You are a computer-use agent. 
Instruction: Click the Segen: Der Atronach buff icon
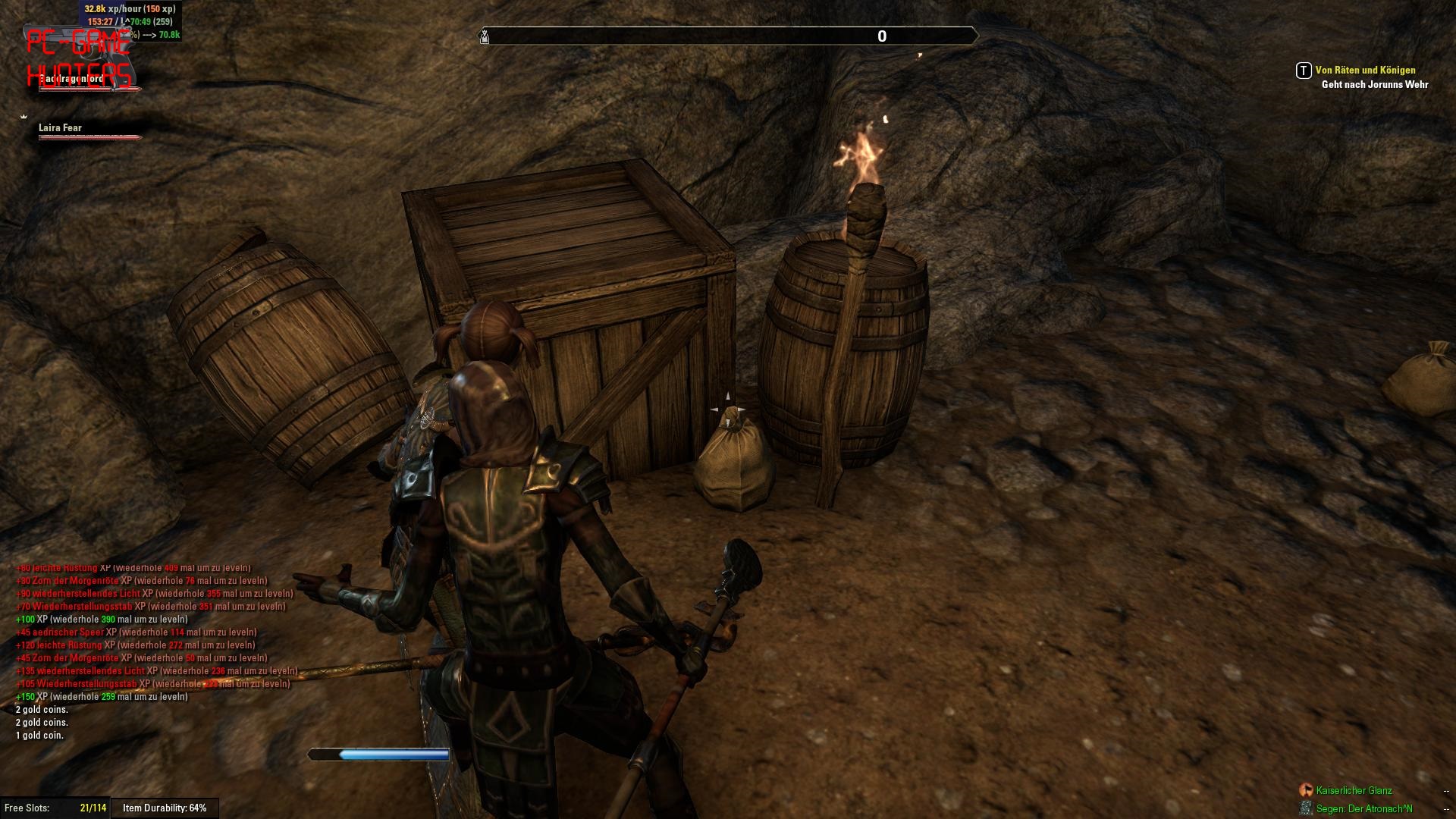coord(1306,808)
